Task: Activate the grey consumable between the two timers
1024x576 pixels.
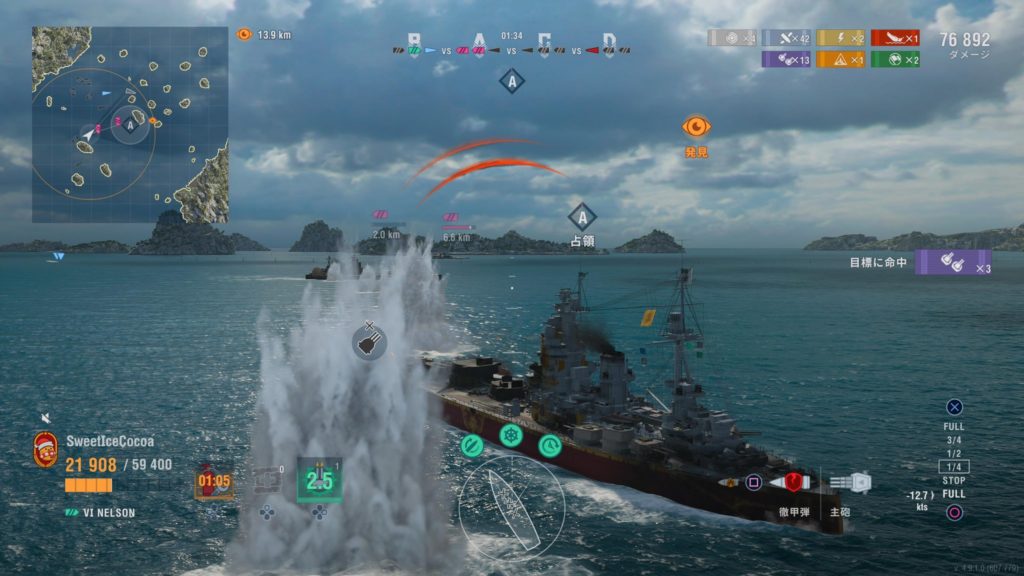Action: click(x=267, y=481)
